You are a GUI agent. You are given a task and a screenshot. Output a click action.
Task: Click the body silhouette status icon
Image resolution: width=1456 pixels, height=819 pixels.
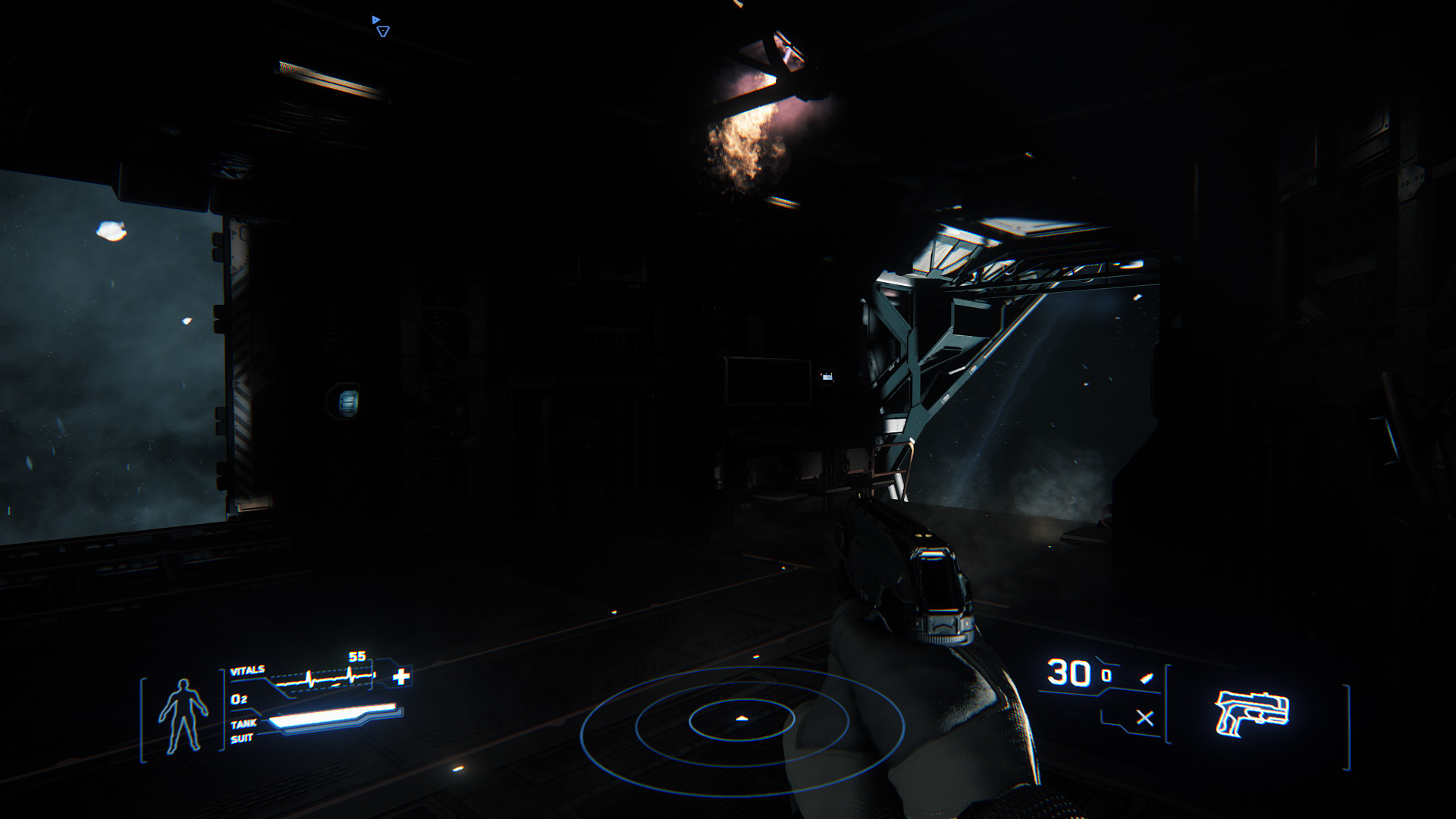tap(183, 715)
